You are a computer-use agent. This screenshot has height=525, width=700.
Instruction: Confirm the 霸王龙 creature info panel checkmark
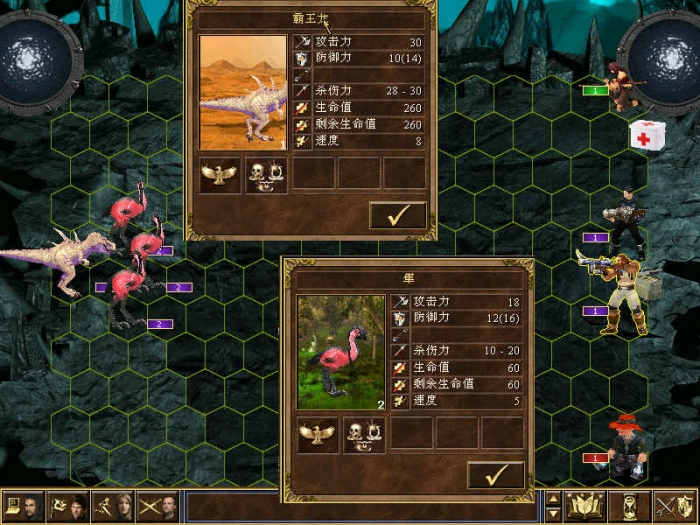397,215
